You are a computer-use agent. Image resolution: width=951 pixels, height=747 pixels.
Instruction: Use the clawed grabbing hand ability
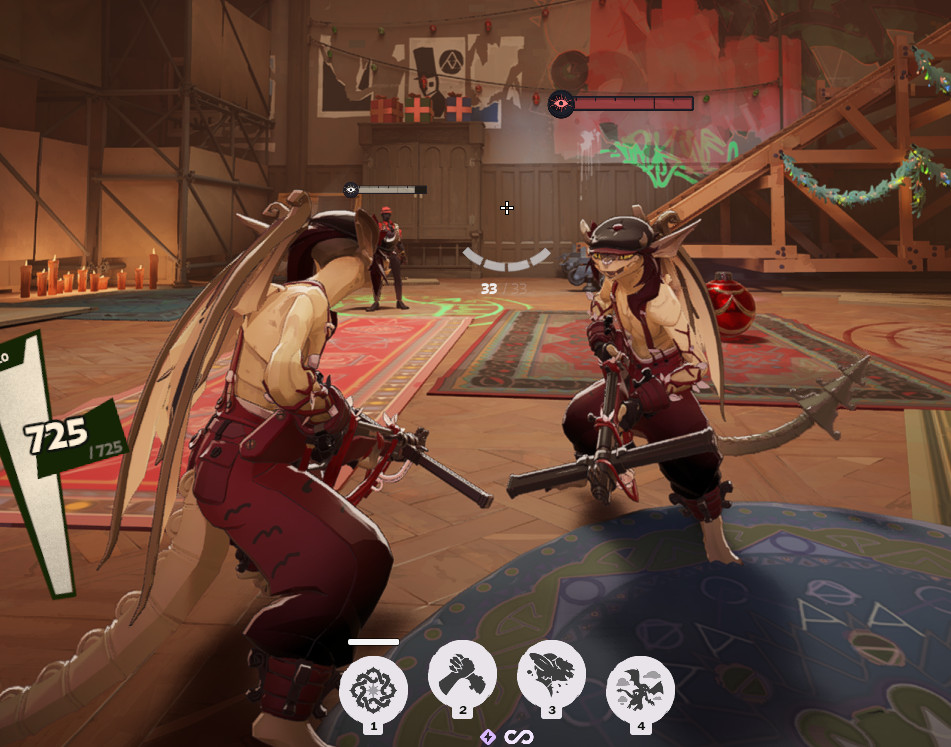pyautogui.click(x=462, y=673)
